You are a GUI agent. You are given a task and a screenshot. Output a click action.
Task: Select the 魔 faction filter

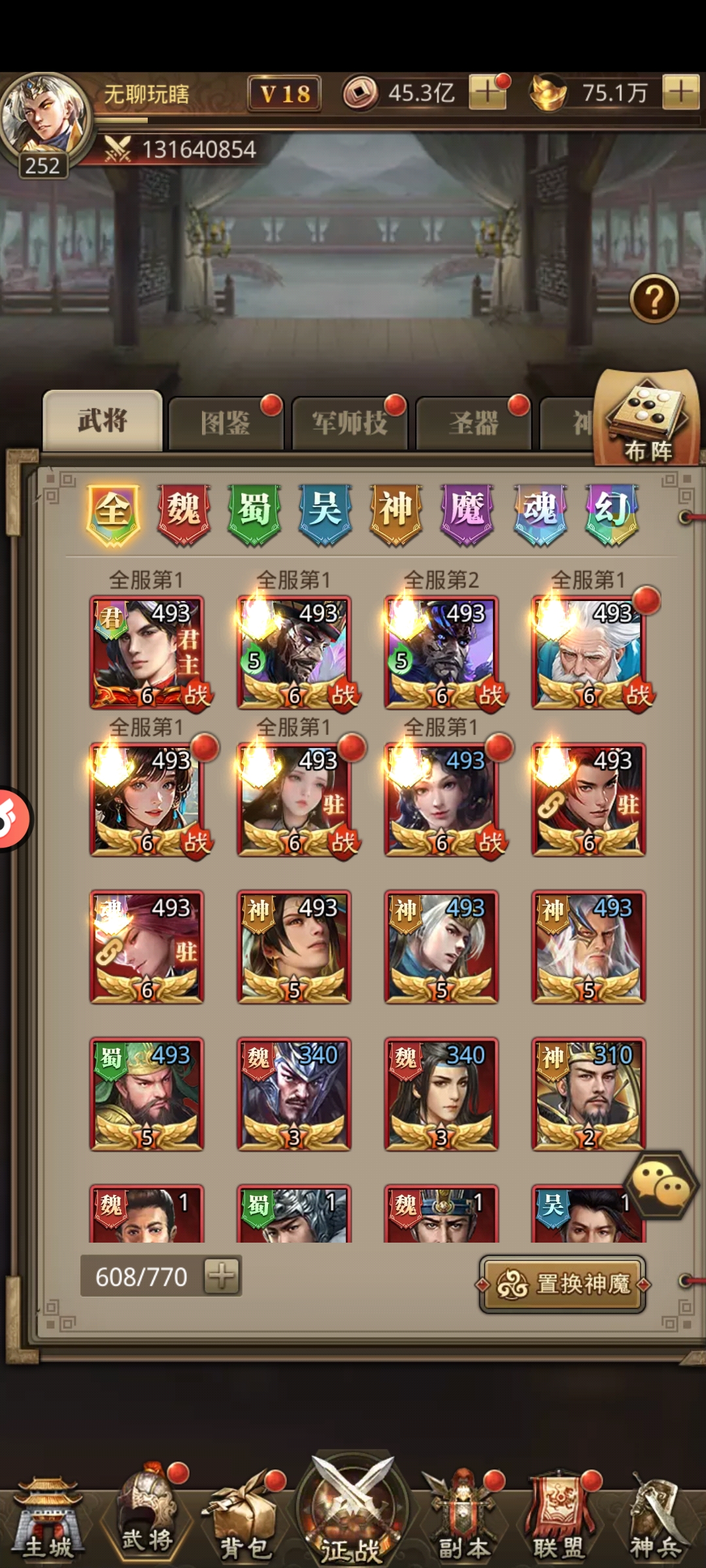pyautogui.click(x=467, y=513)
